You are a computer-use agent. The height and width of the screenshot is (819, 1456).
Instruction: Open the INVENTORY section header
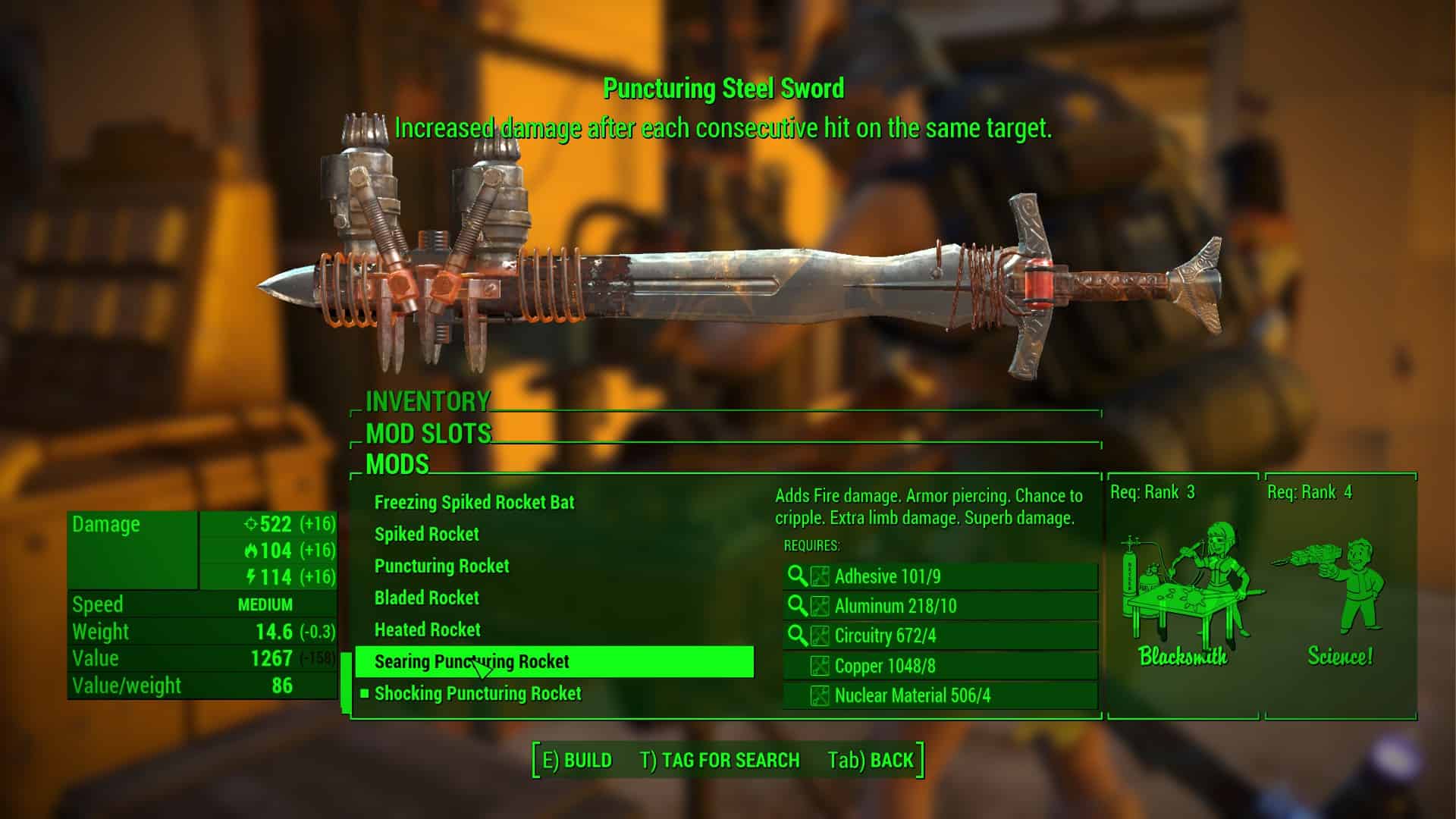[x=428, y=400]
